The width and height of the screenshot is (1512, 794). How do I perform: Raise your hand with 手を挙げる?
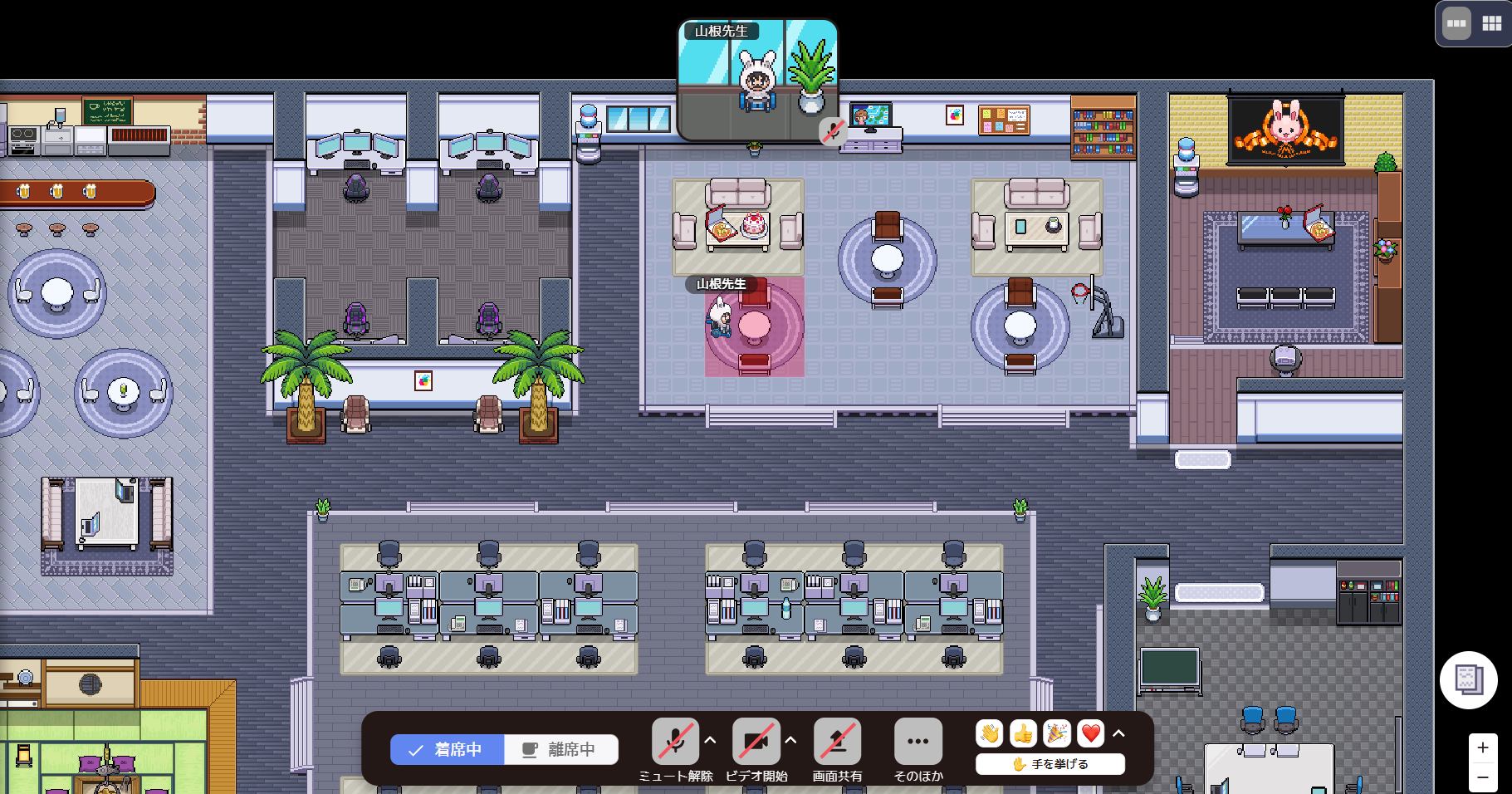pos(1050,764)
